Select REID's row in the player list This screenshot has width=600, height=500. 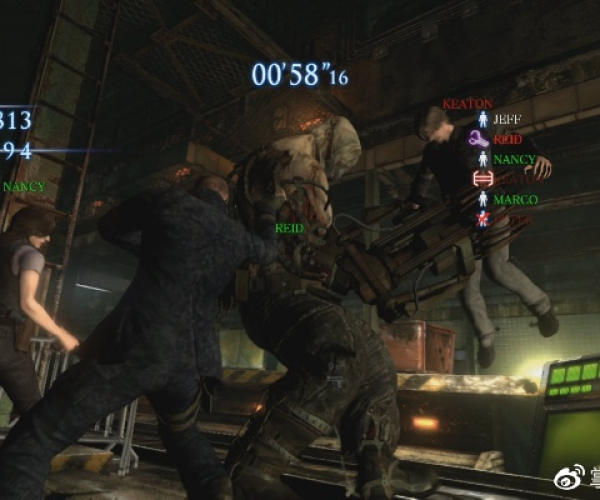(x=506, y=138)
